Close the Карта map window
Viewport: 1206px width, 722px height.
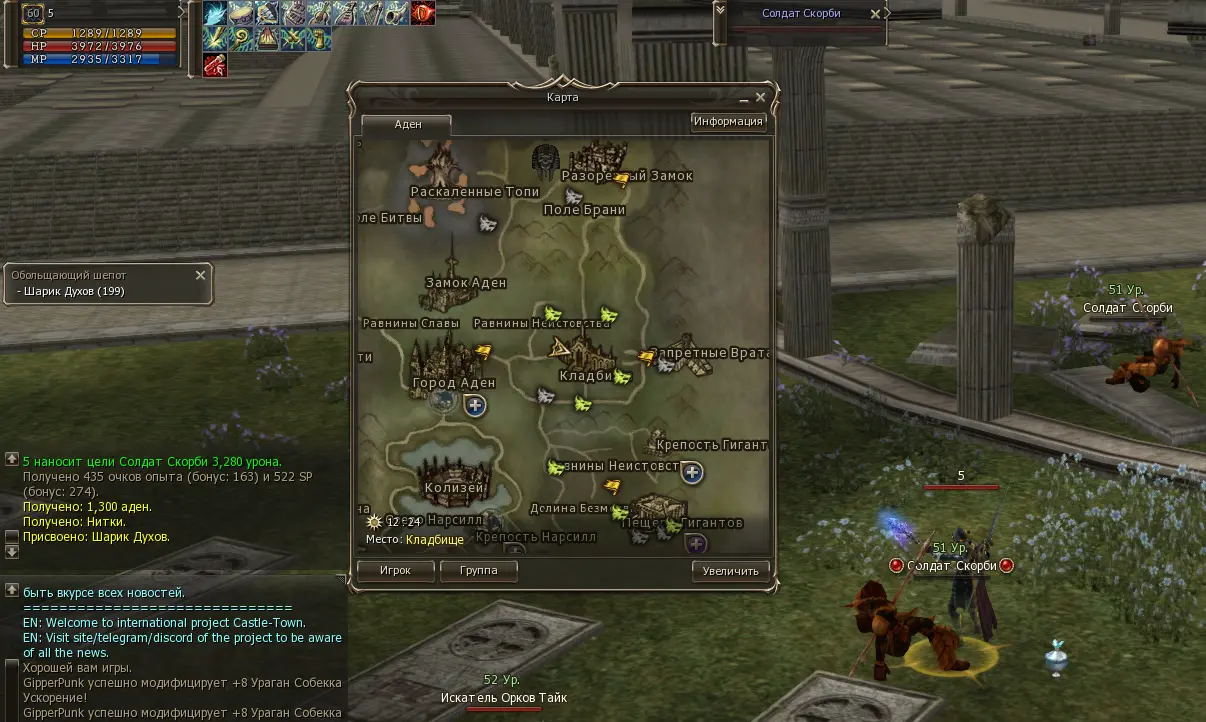coord(760,98)
